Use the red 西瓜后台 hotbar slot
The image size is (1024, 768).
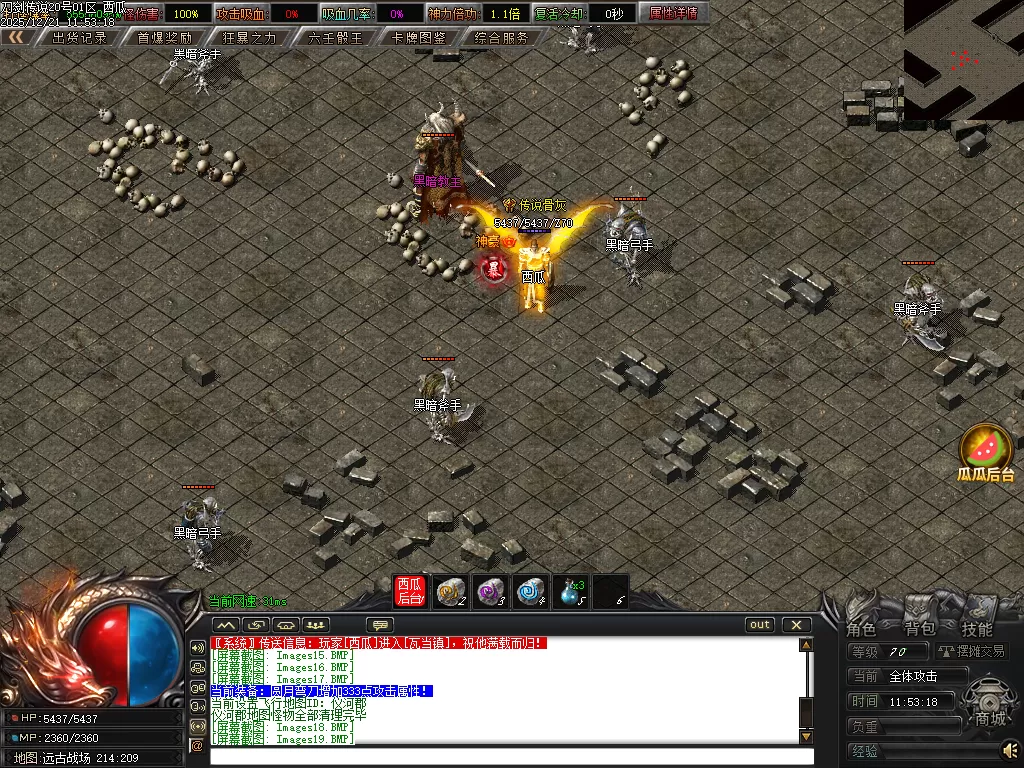[410, 591]
